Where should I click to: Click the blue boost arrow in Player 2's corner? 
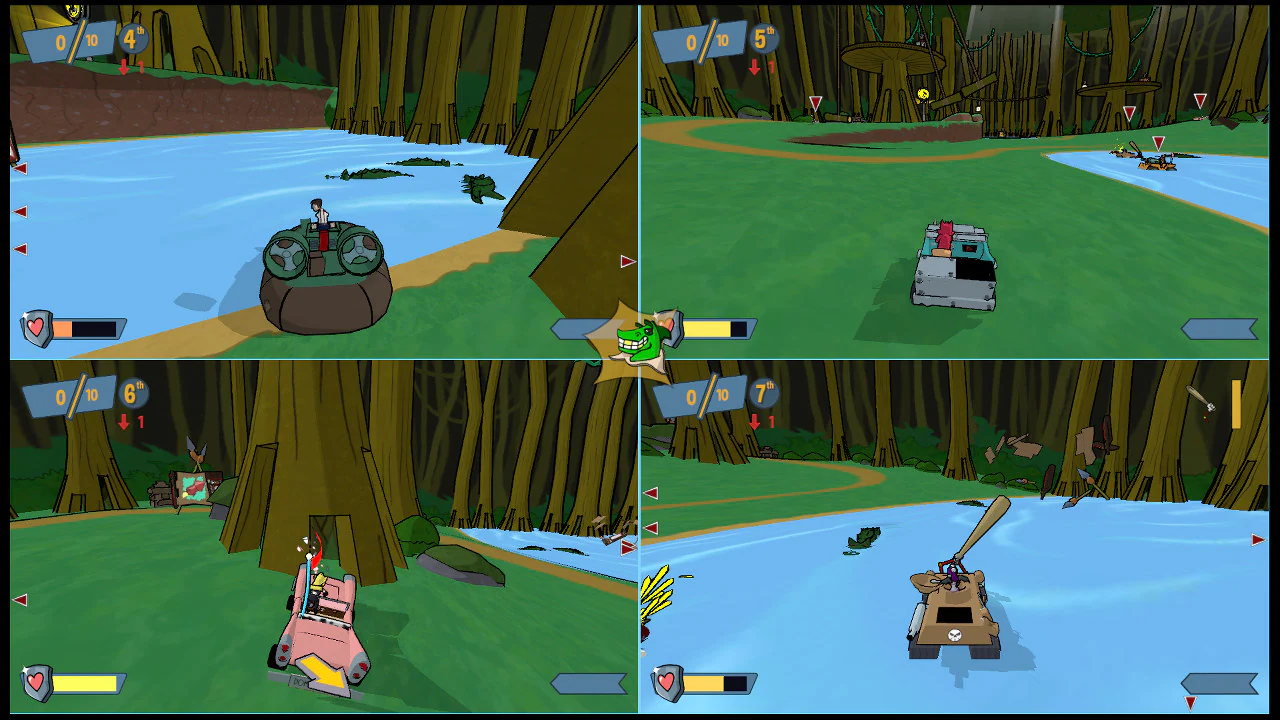pyautogui.click(x=1220, y=326)
